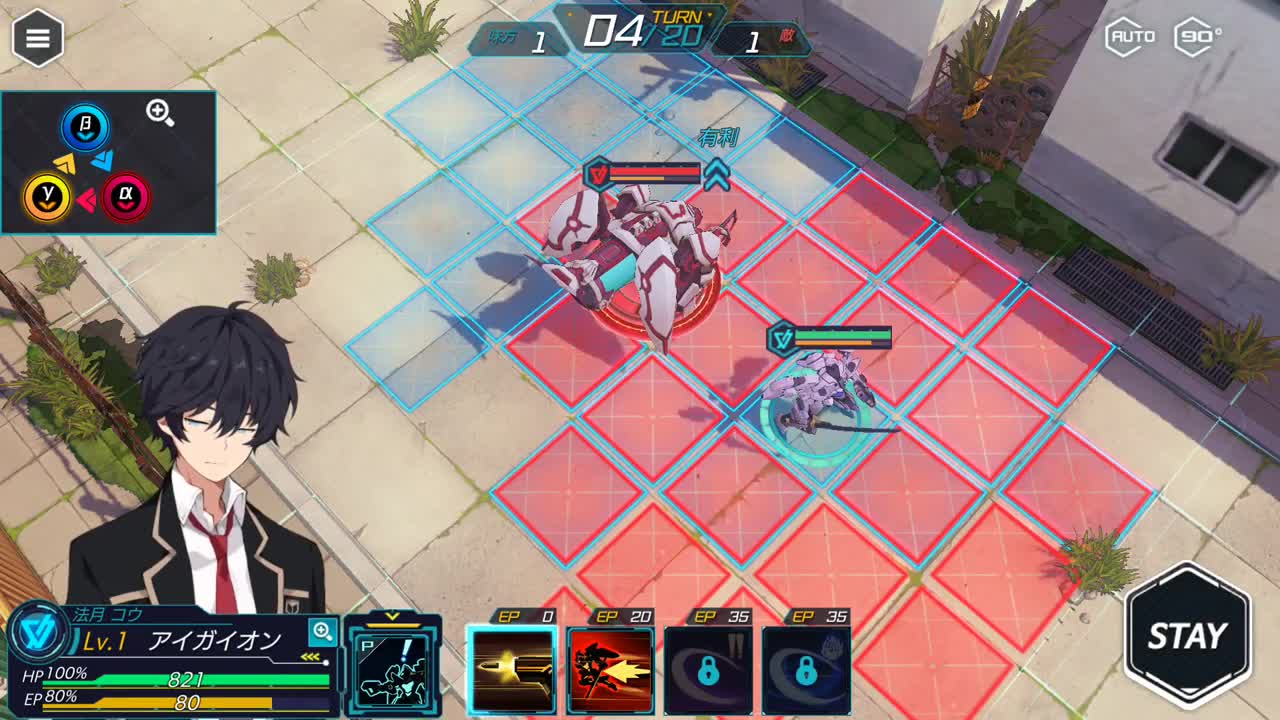The height and width of the screenshot is (720, 1280).
Task: Enlarge the attribute affinity chart
Action: (x=160, y=112)
